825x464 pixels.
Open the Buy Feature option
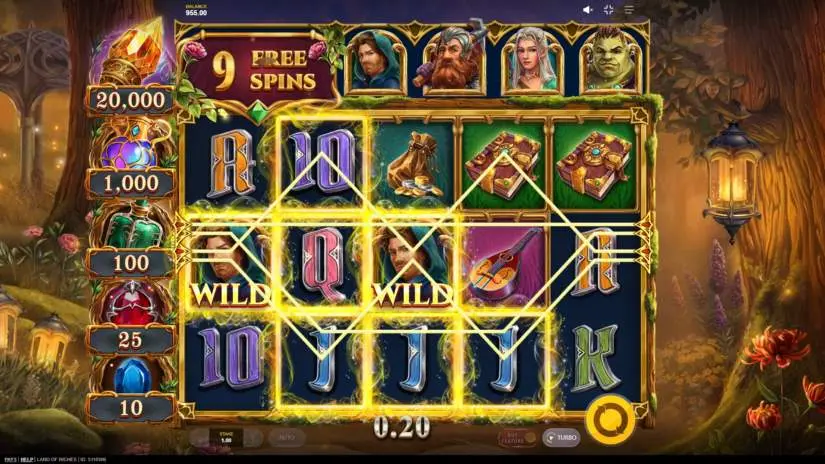pyautogui.click(x=512, y=437)
